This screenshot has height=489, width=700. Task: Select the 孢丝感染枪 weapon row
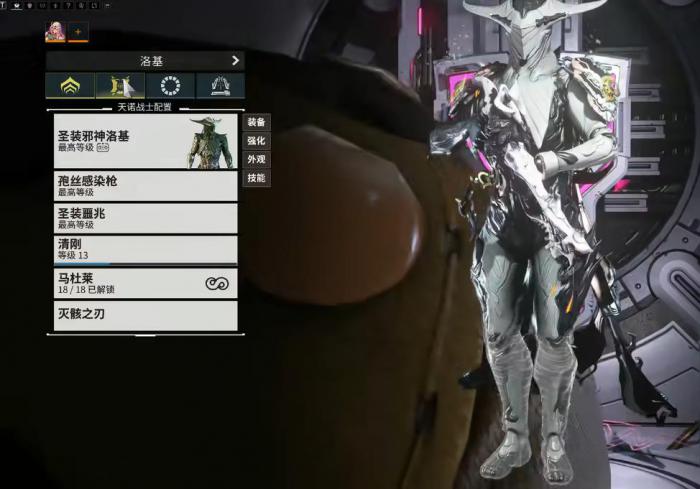tap(145, 186)
